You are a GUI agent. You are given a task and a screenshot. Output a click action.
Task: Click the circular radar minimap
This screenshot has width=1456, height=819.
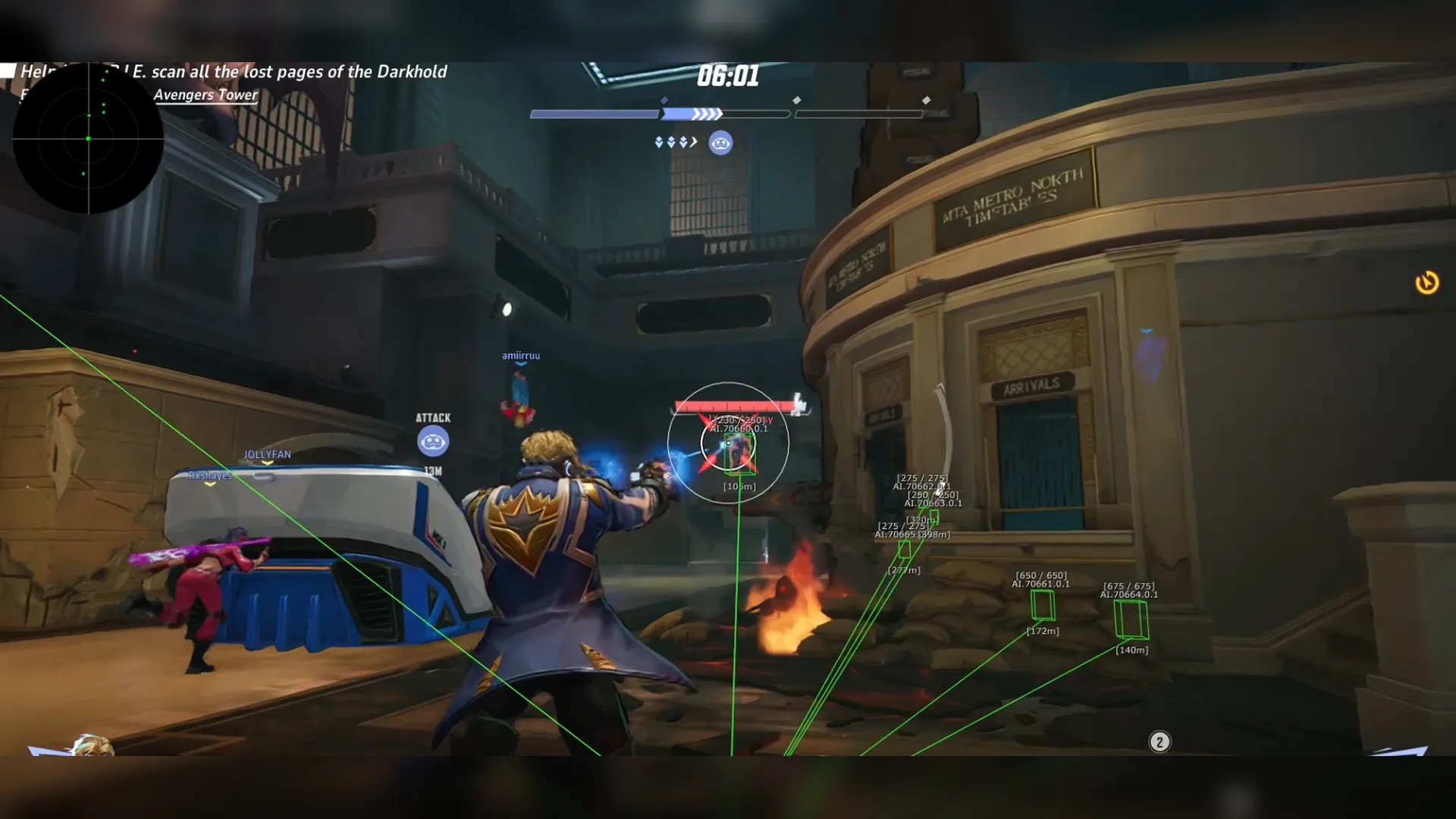(88, 139)
